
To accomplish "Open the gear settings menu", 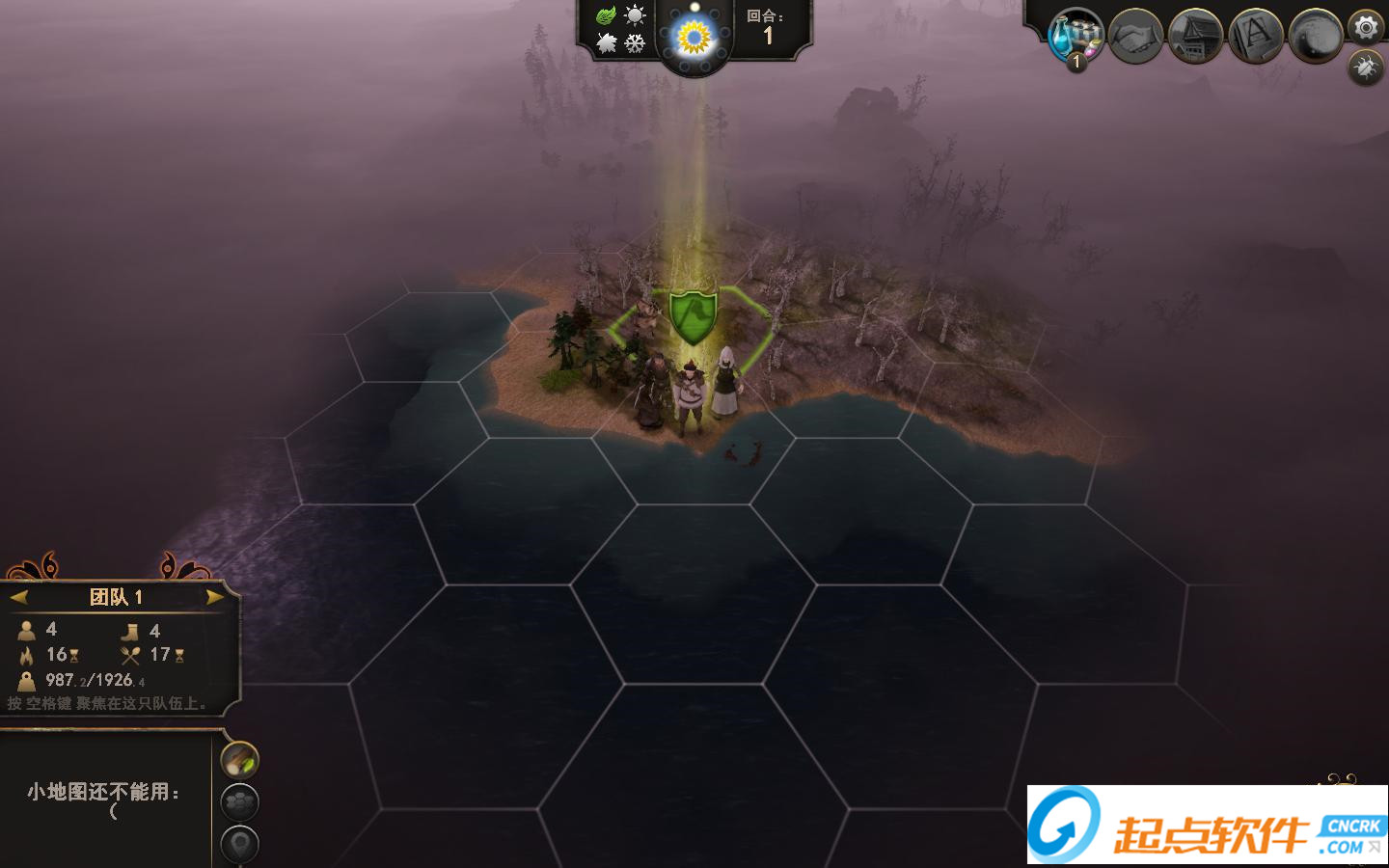I will tap(1366, 27).
